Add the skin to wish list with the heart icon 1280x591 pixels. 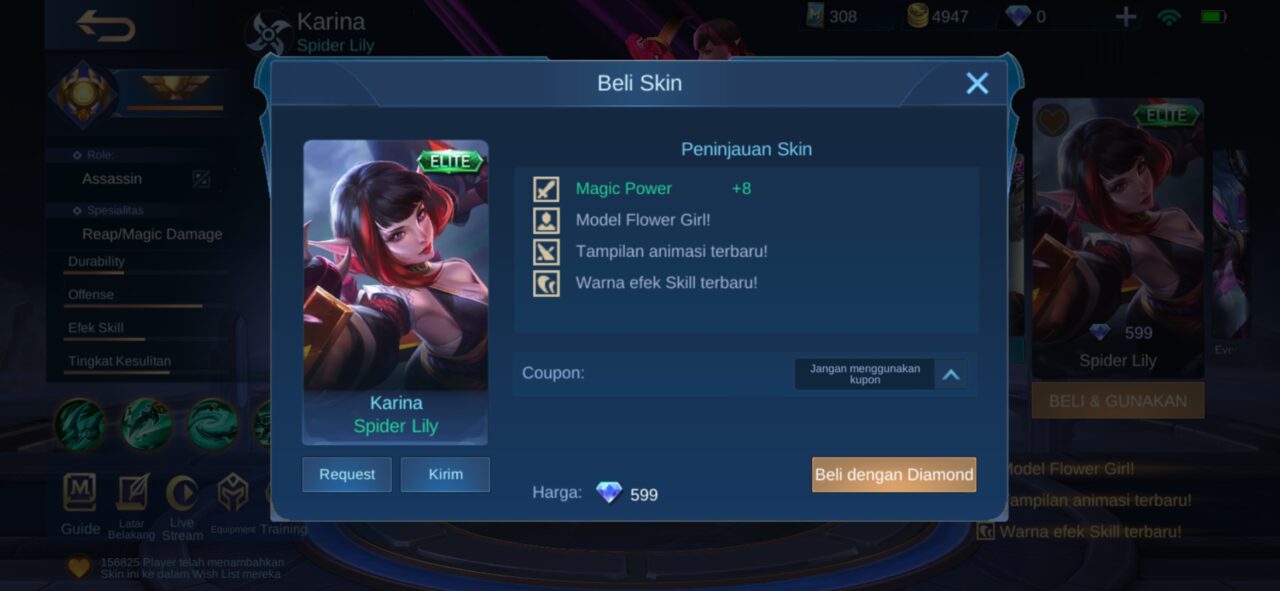[1052, 120]
